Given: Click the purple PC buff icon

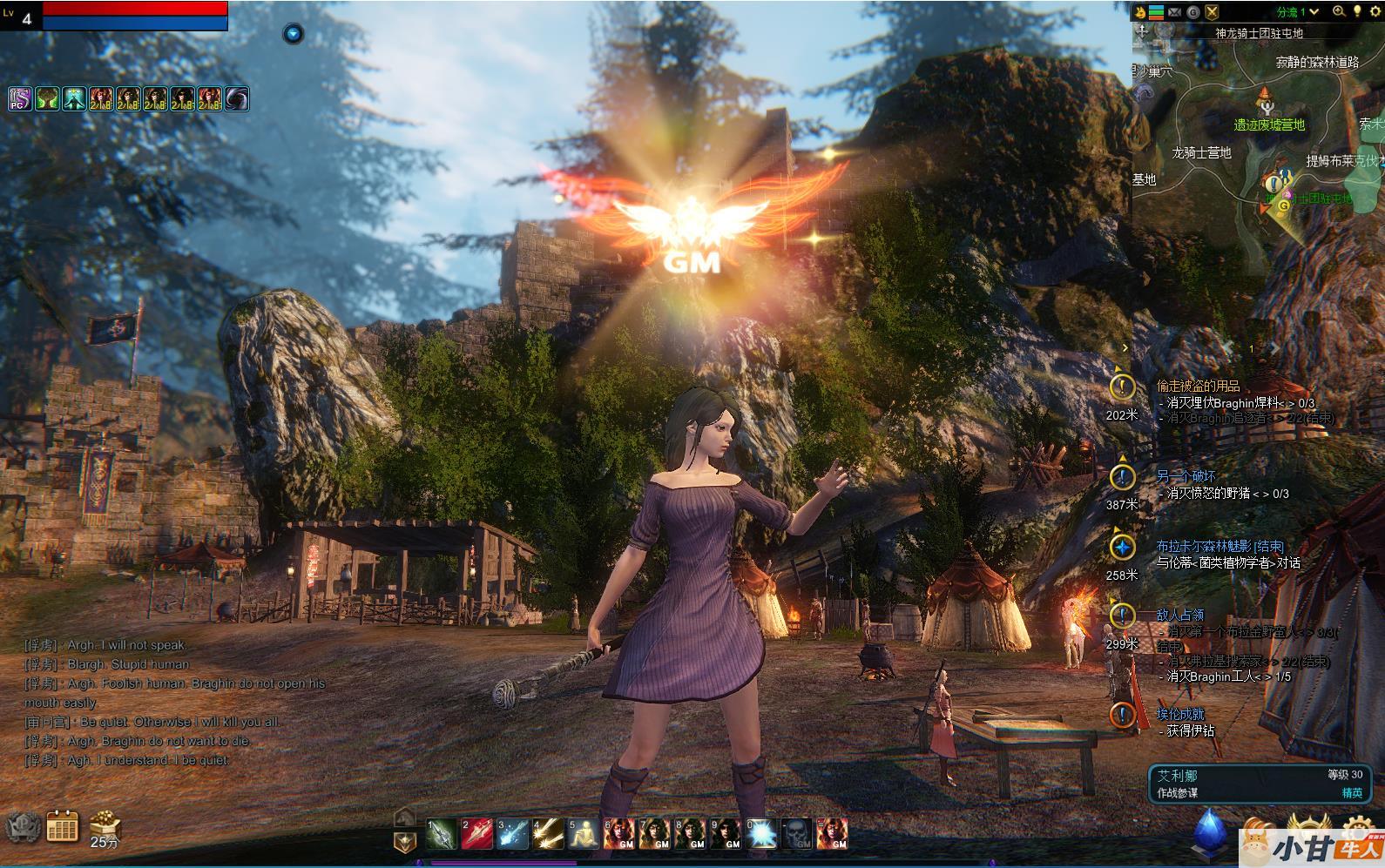Looking at the screenshot, I should (x=19, y=99).
